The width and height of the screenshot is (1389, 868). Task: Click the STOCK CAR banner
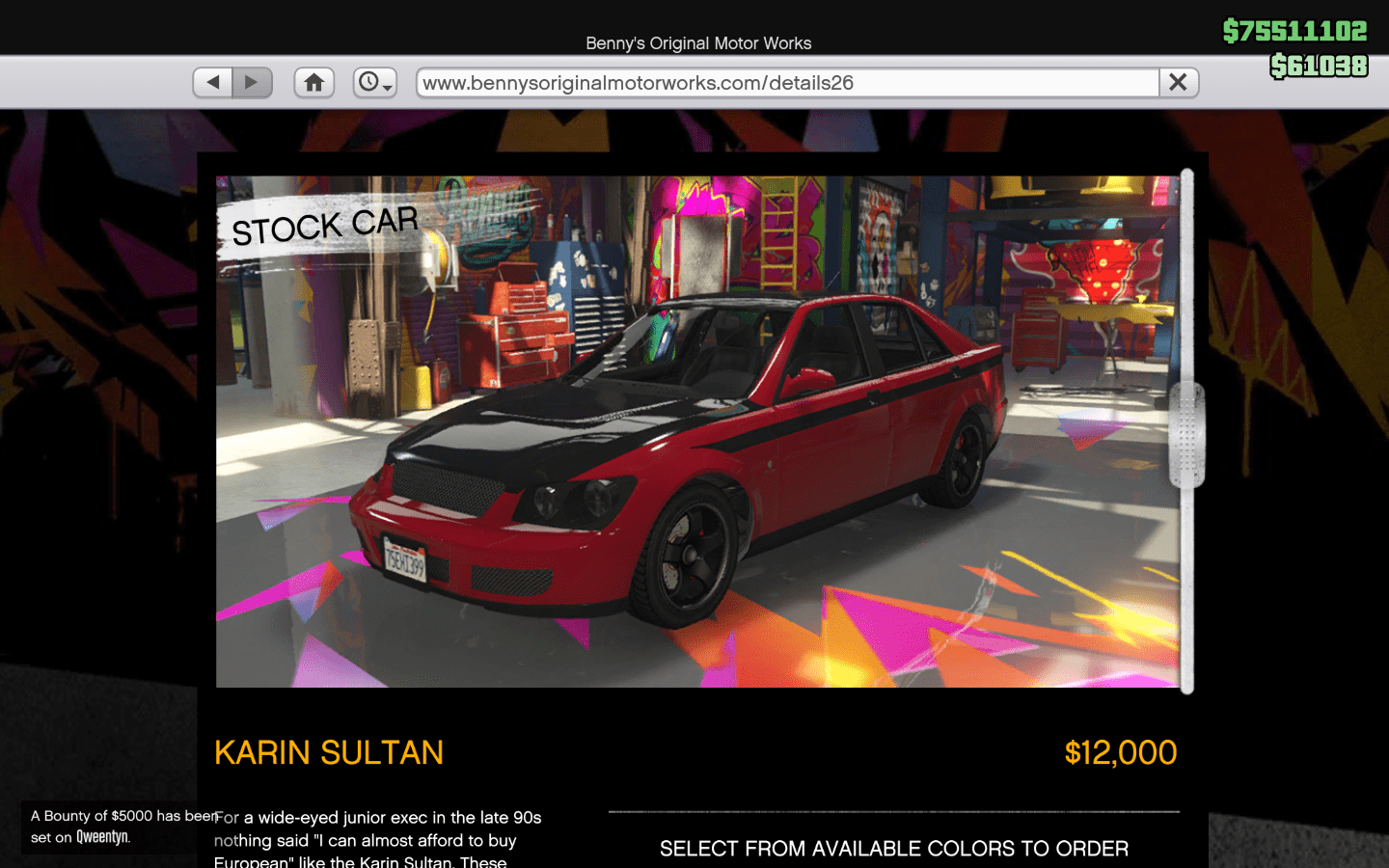click(324, 226)
